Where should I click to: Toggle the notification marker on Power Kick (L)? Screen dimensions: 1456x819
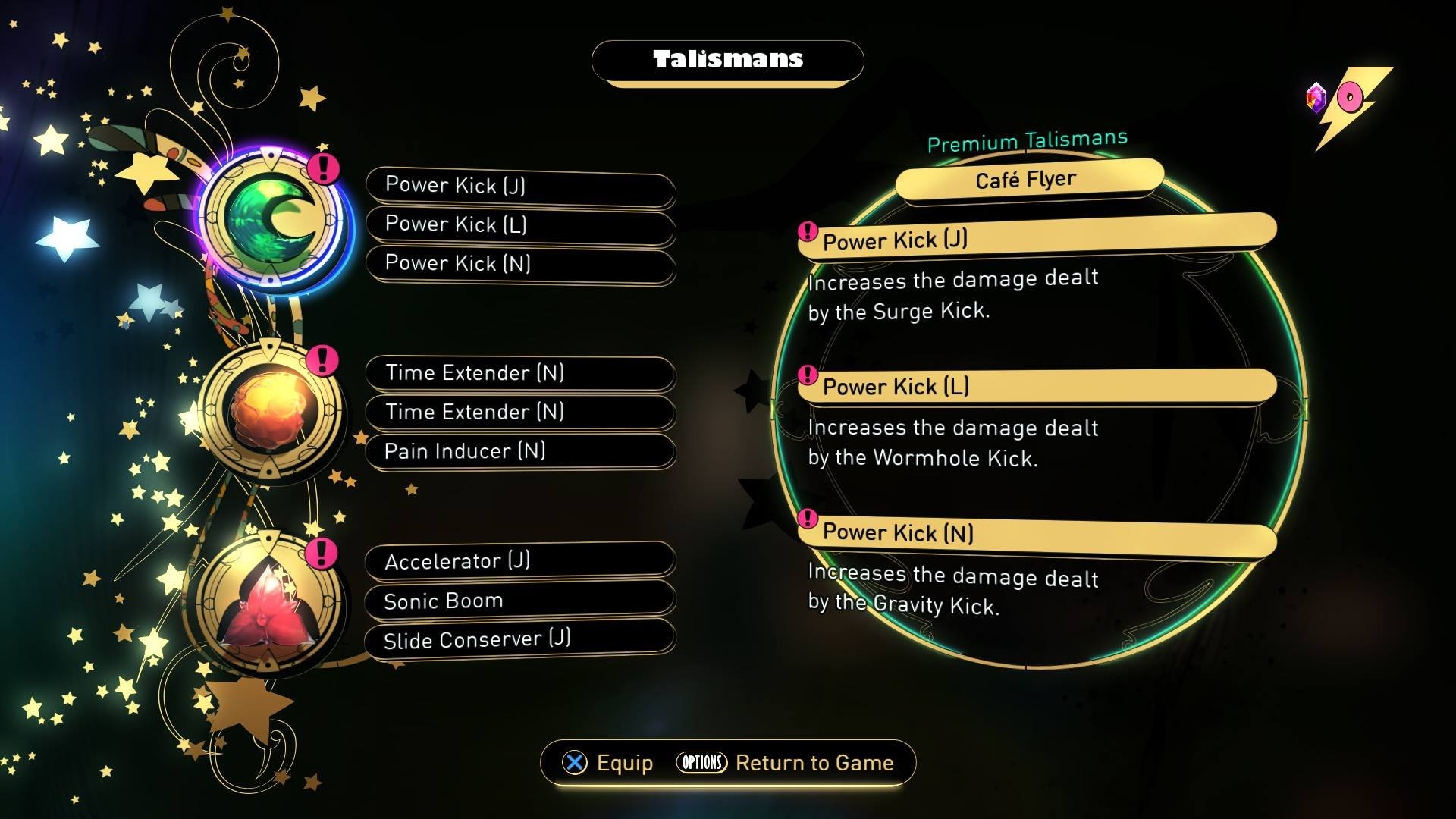click(808, 374)
